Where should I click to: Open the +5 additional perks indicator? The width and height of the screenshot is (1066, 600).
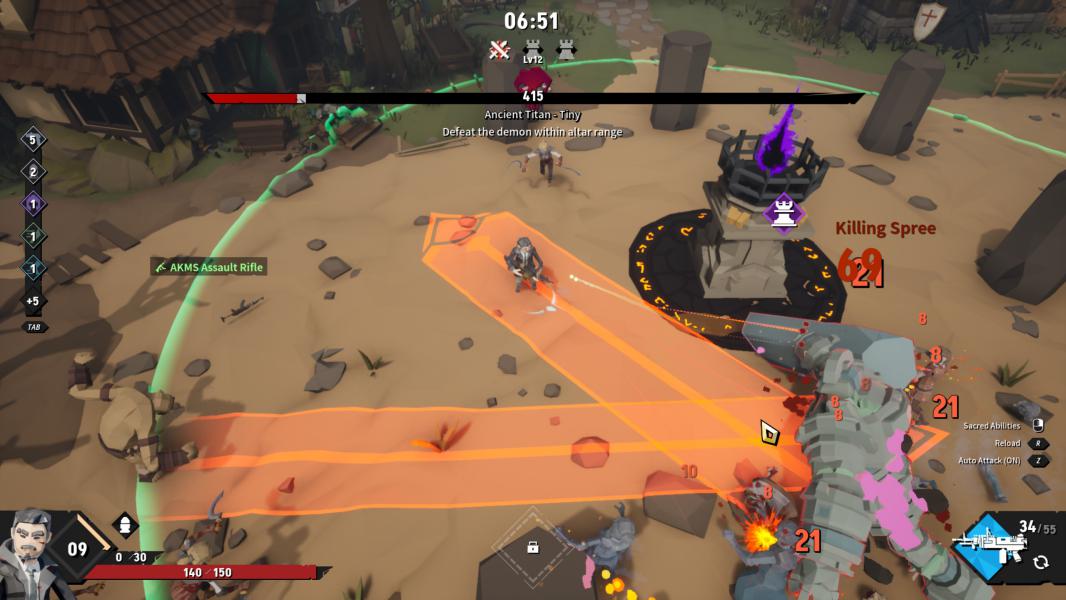[x=32, y=301]
